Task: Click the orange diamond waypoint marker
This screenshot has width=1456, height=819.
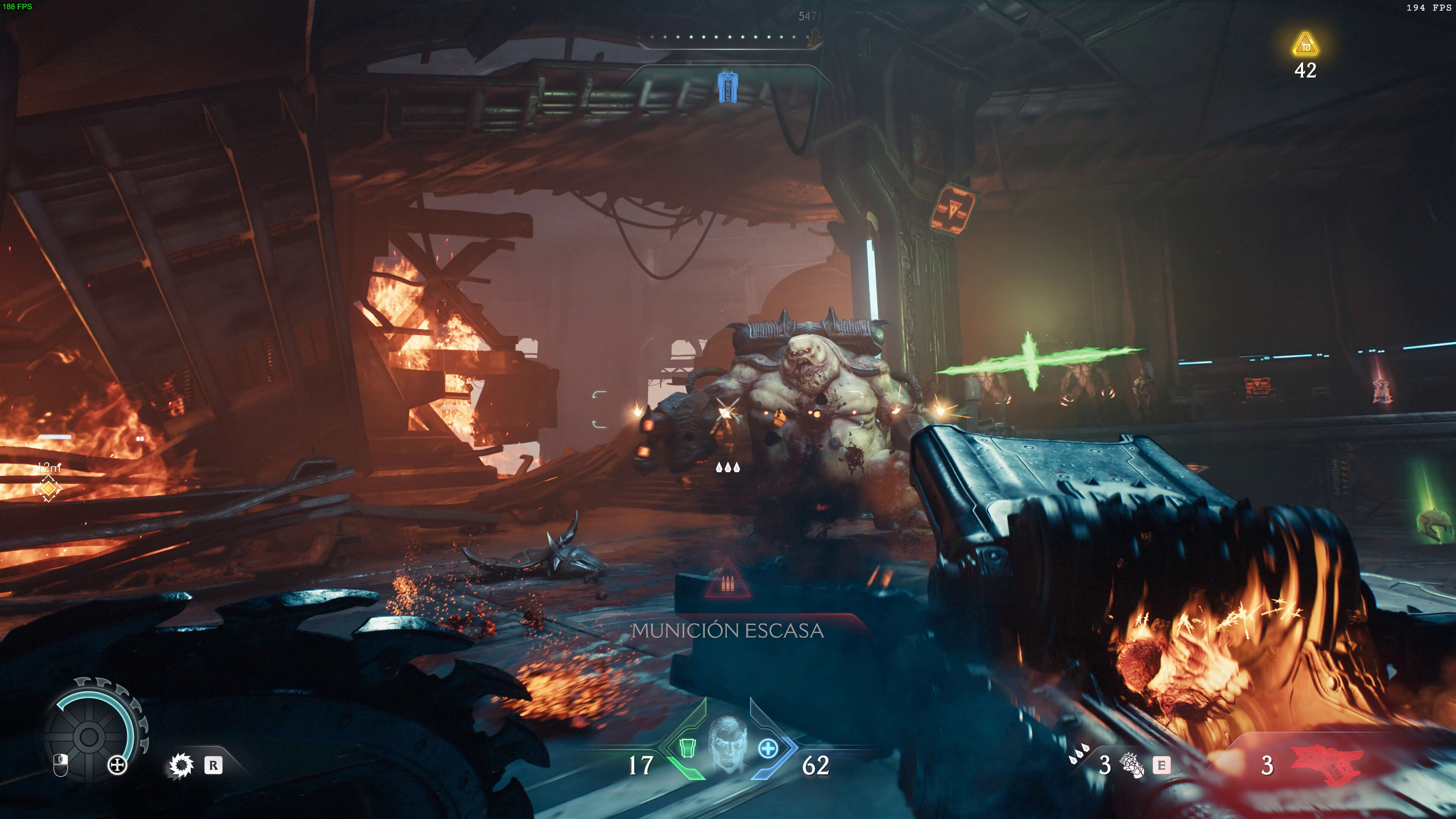Action: click(48, 488)
